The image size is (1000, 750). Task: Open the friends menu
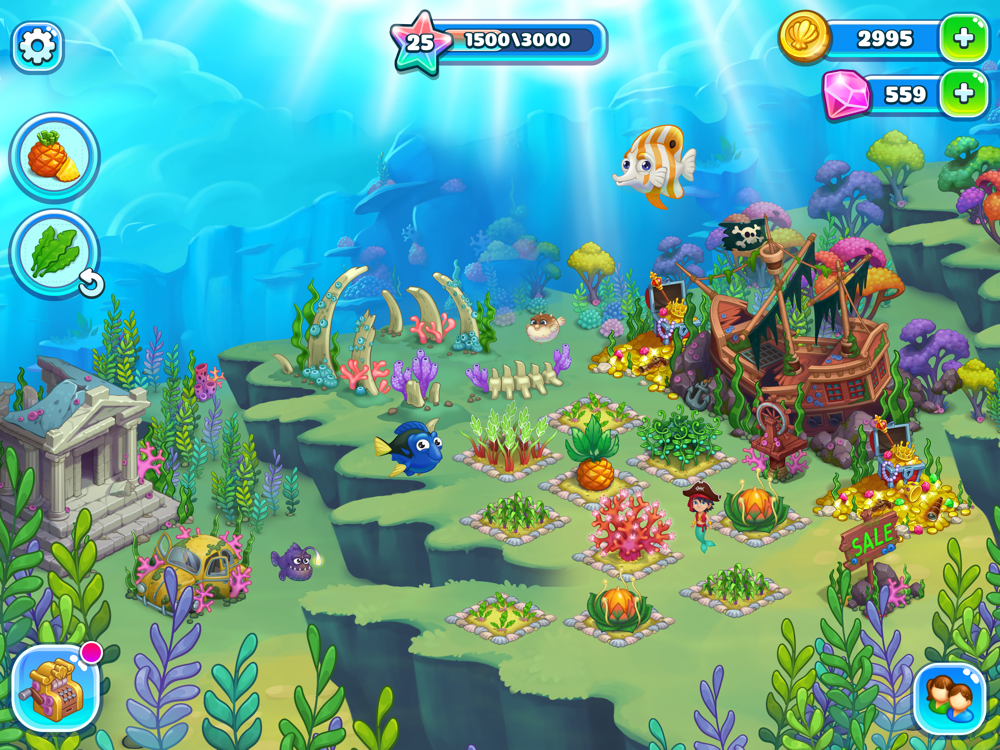point(949,698)
